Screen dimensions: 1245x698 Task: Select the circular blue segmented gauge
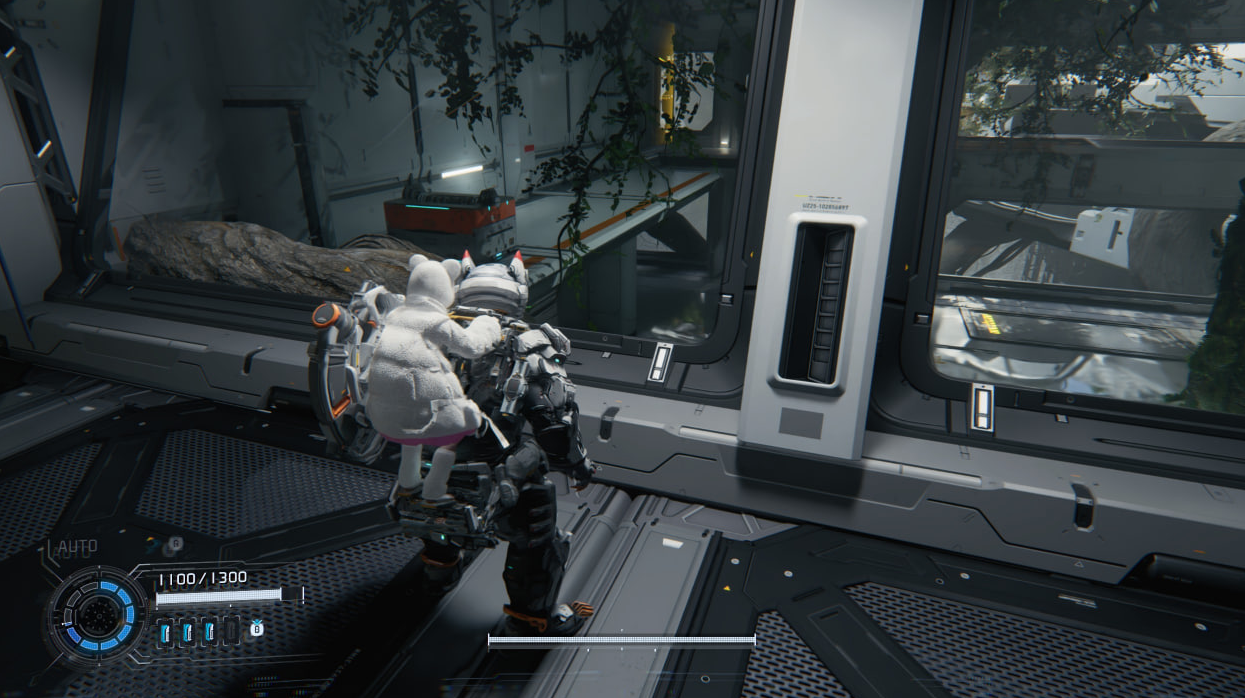point(98,612)
